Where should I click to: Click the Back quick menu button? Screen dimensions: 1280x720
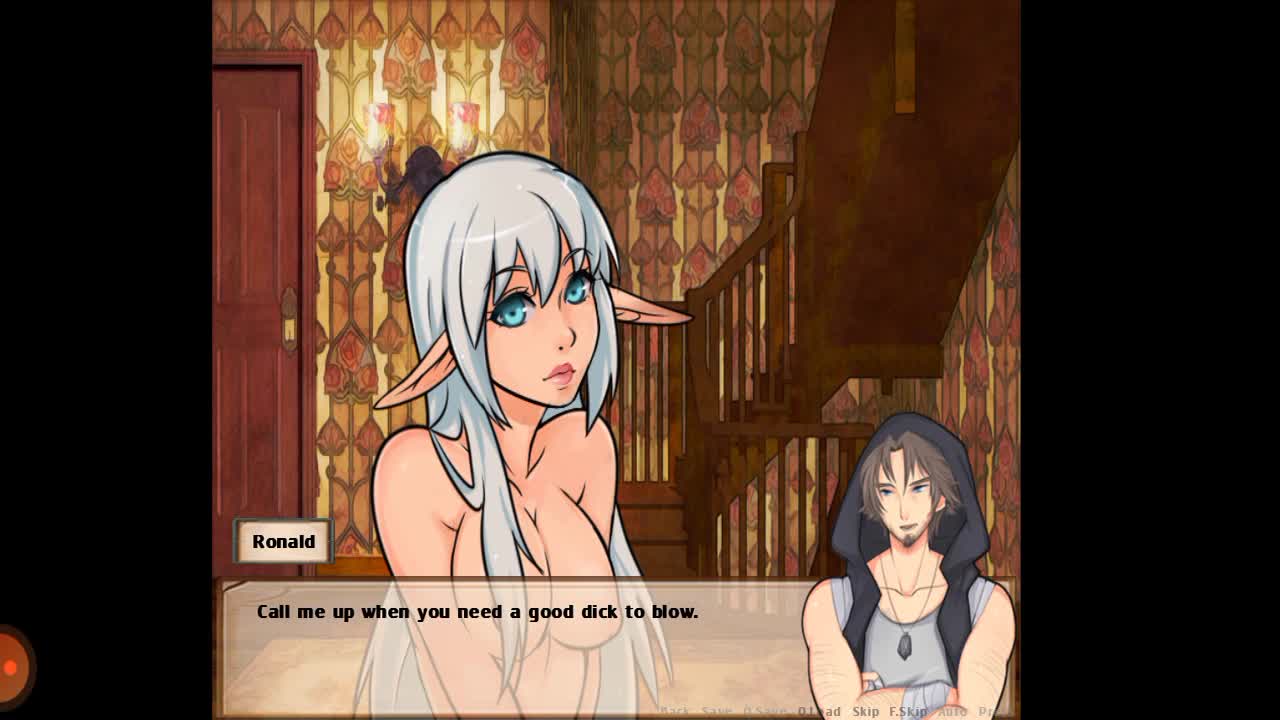click(675, 711)
